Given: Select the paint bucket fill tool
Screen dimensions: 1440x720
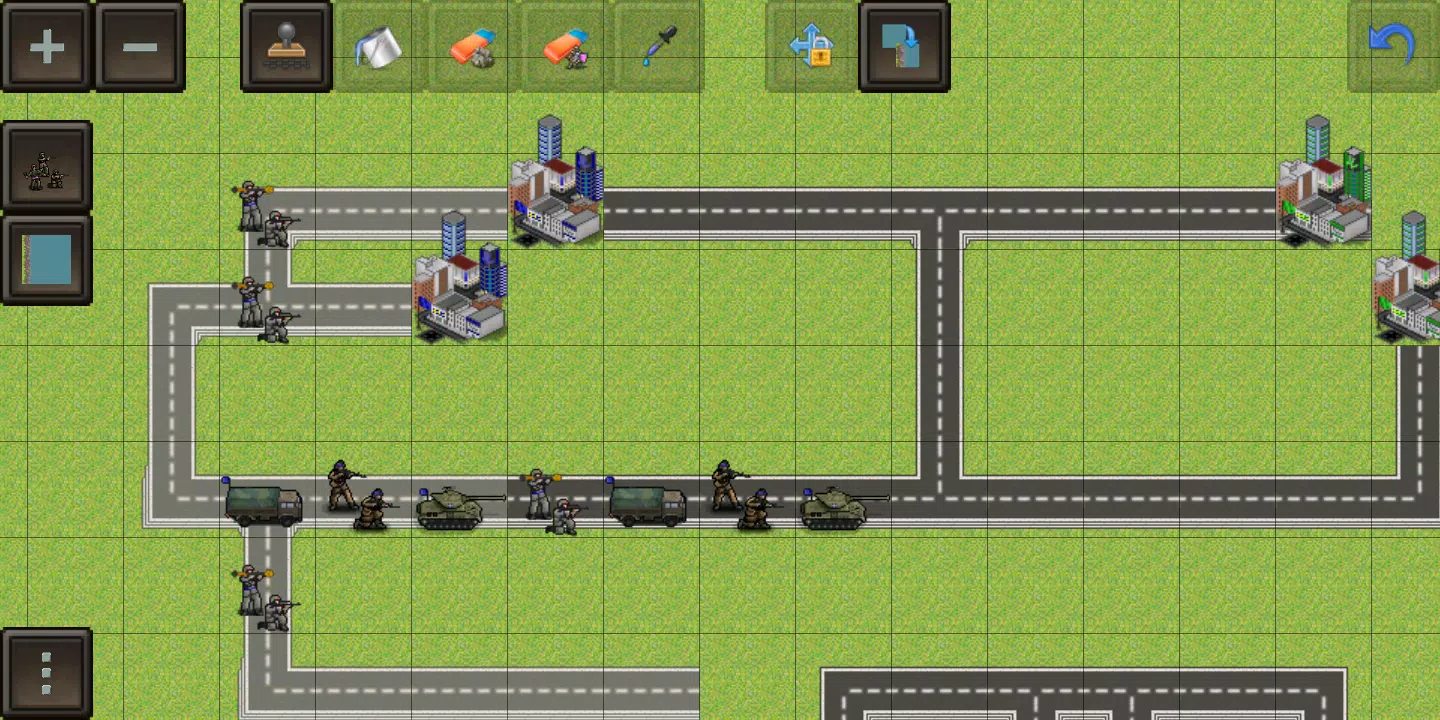Looking at the screenshot, I should pyautogui.click(x=380, y=45).
